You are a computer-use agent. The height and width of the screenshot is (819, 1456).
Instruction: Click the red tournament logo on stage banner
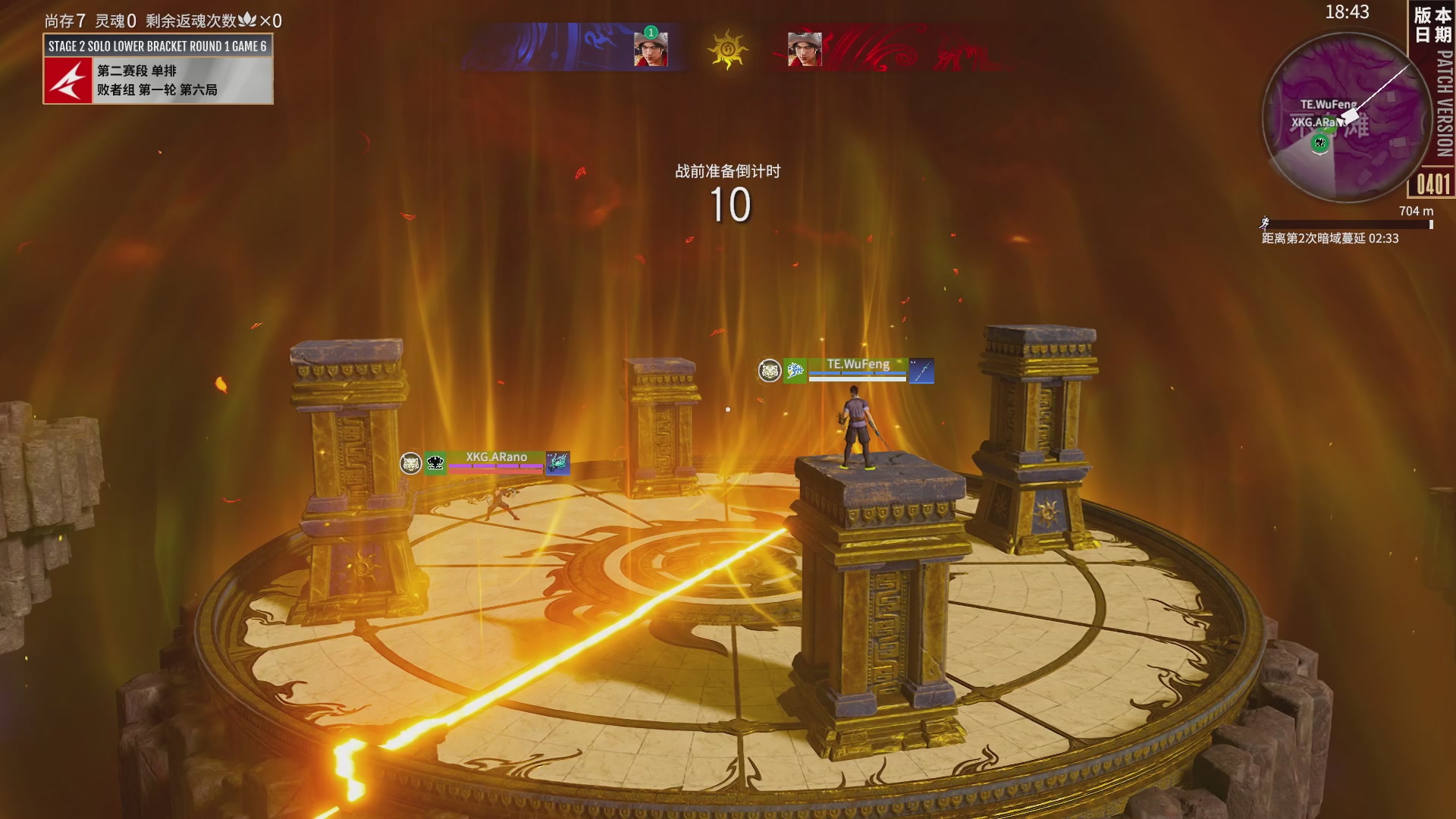[x=68, y=80]
